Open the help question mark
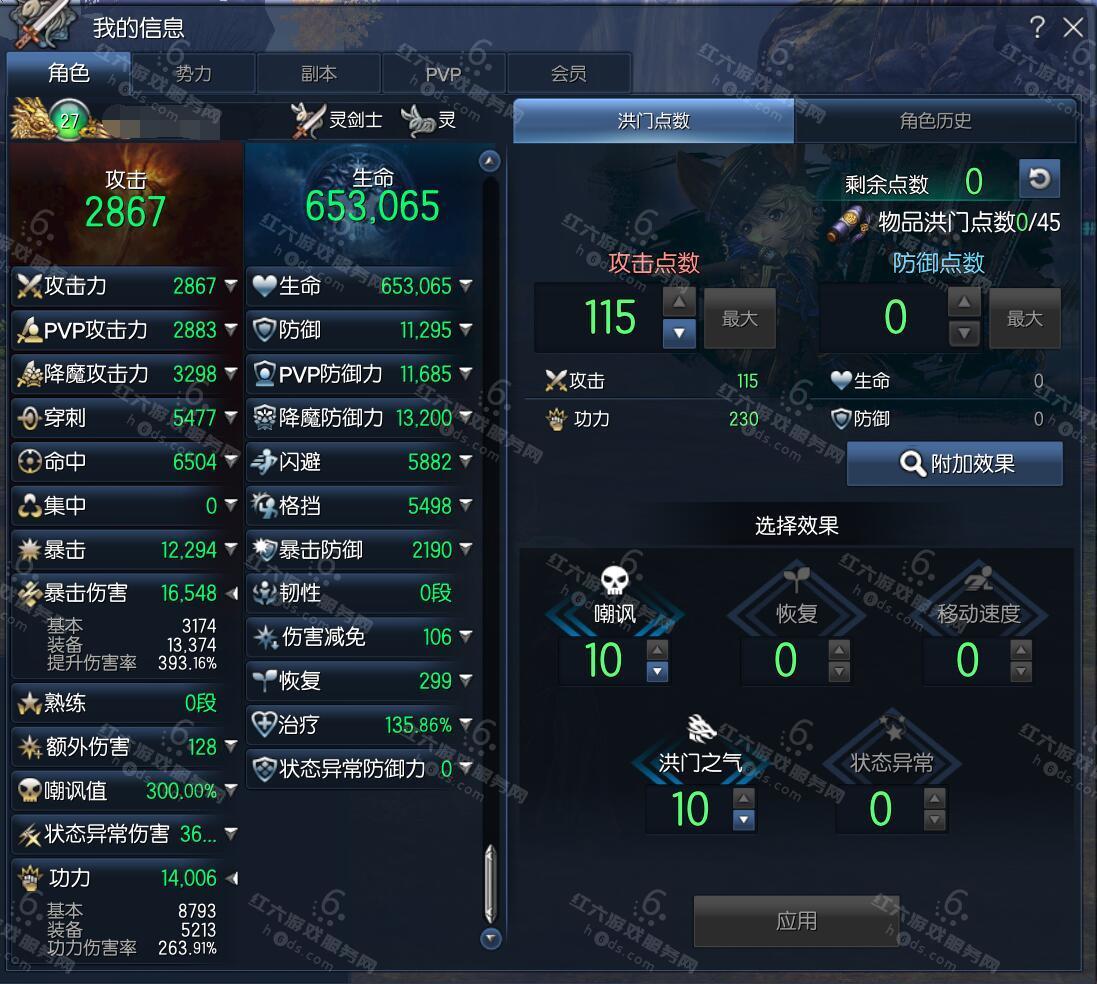Screen dimensions: 1097x984 [1038, 27]
